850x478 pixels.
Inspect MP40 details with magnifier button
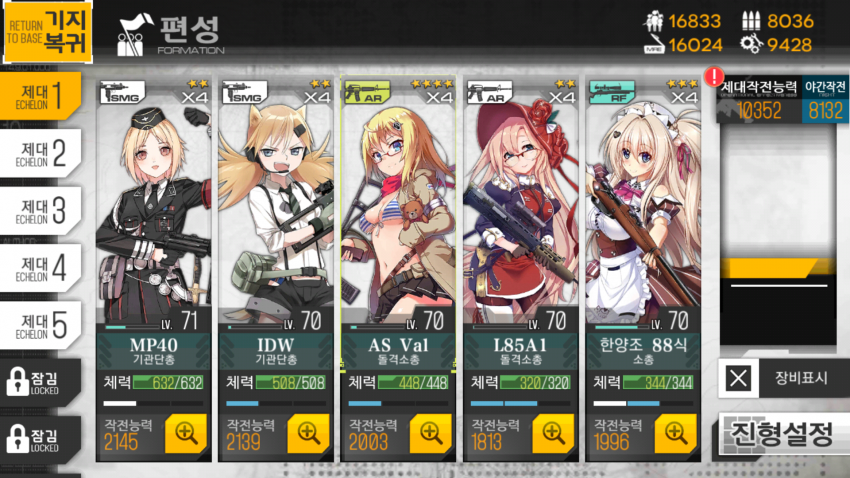(x=187, y=432)
